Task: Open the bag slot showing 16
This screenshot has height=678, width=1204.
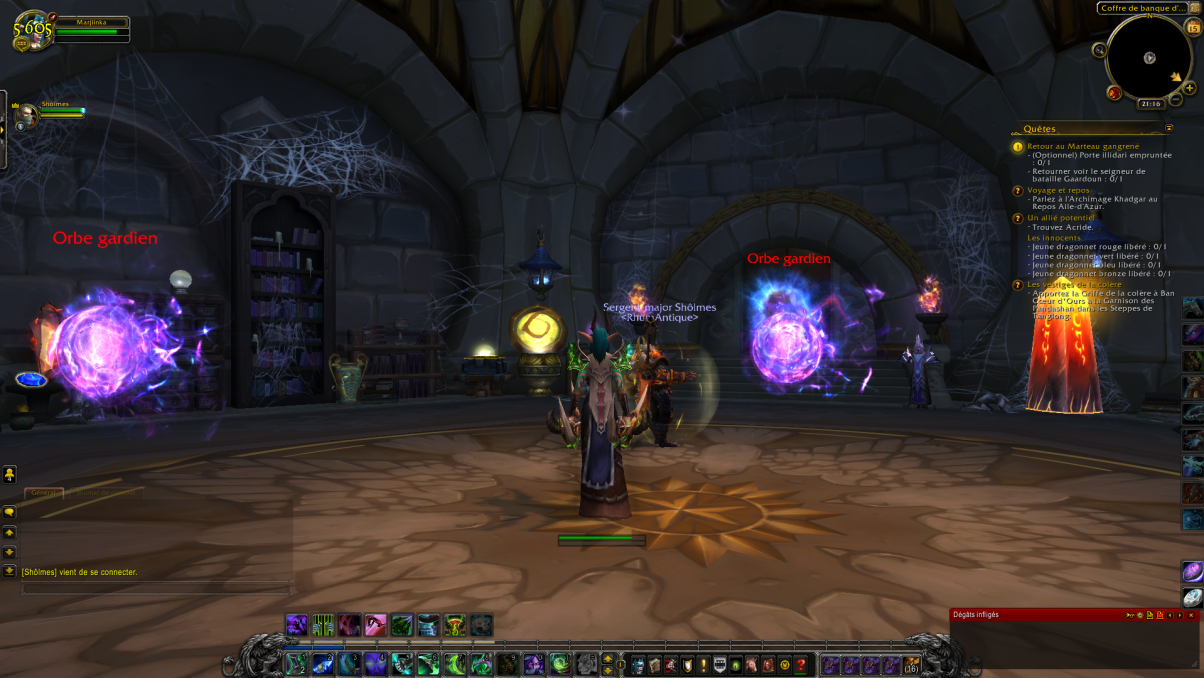Action: 911,664
